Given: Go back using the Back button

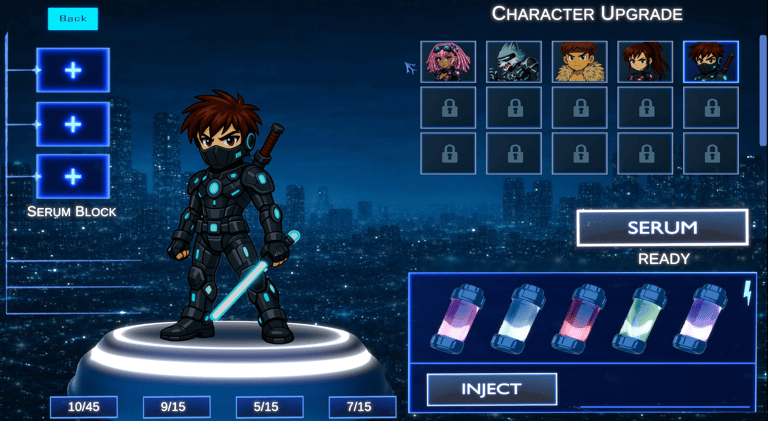Looking at the screenshot, I should click(73, 19).
